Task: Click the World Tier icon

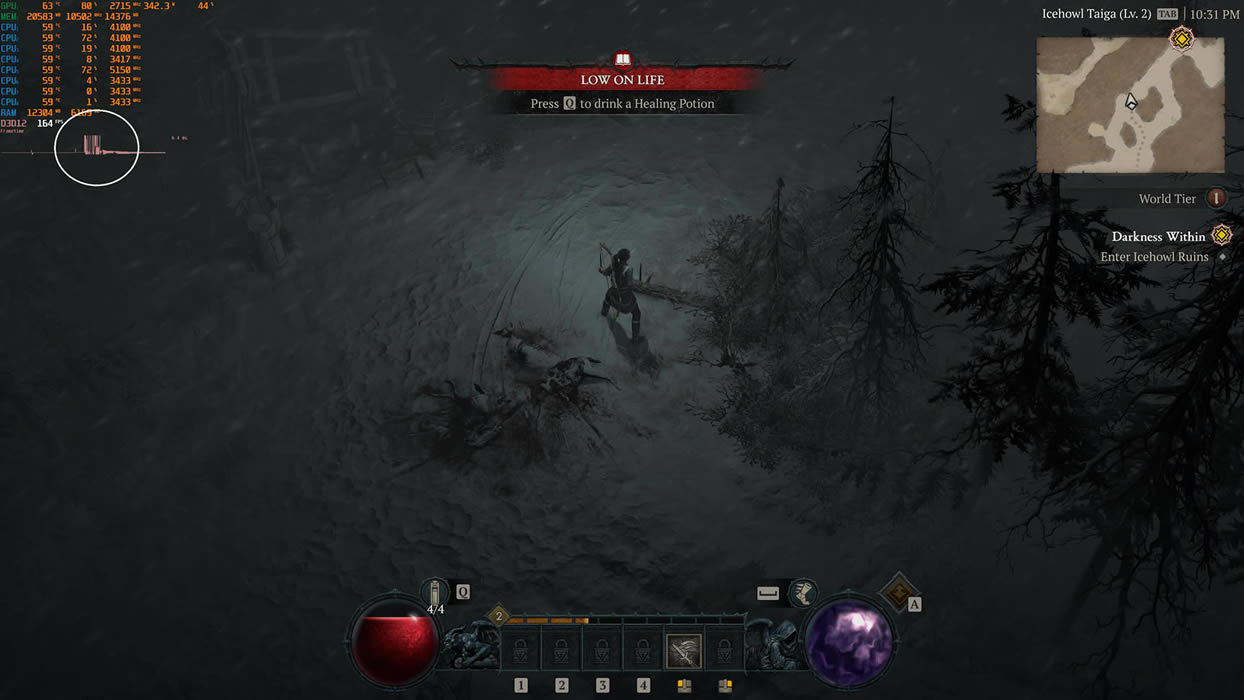Action: [1216, 198]
